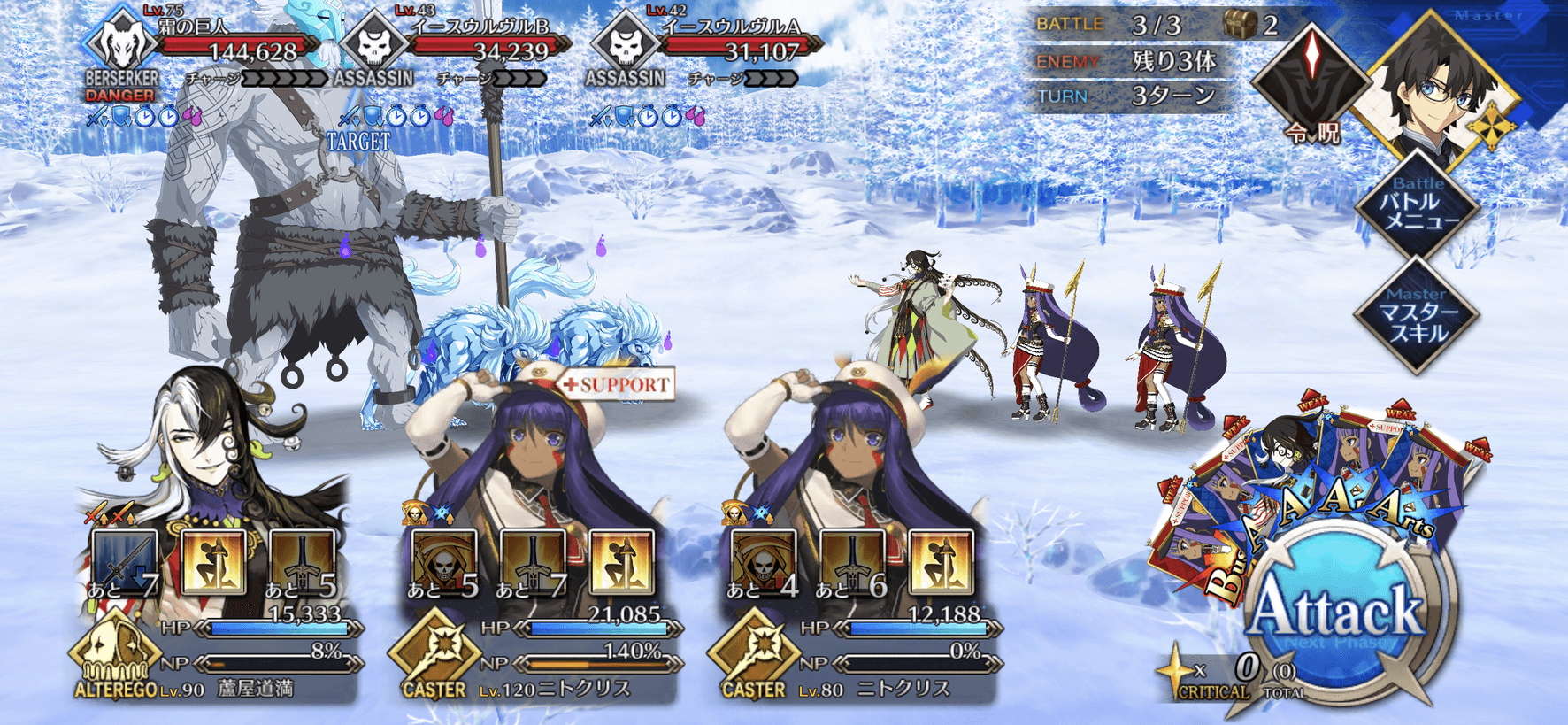The width and height of the screenshot is (1568, 725).
Task: Activate Alterego 蘆屋道満's ready second skill
Action: [213, 563]
